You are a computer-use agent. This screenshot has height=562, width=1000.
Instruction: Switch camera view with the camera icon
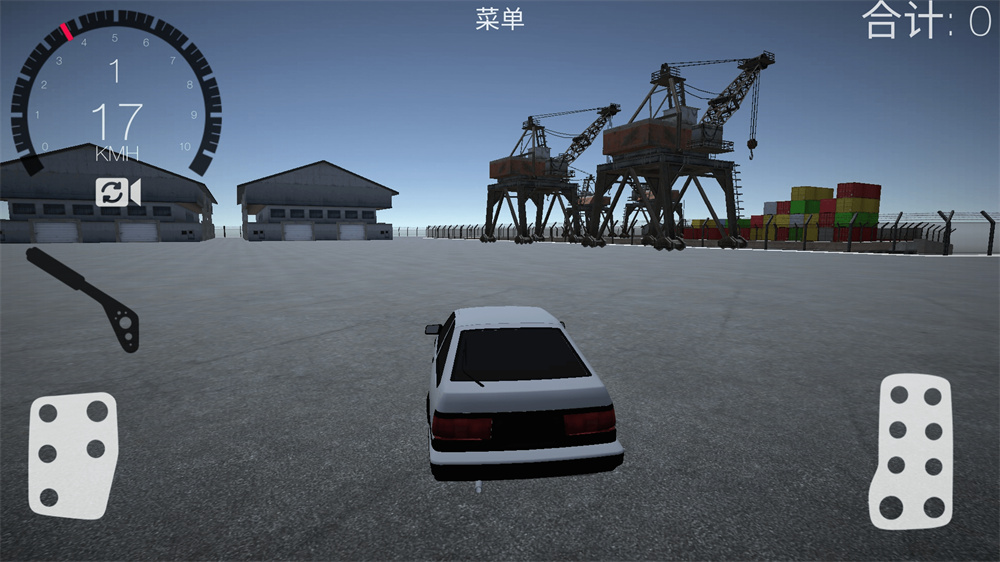coord(118,192)
